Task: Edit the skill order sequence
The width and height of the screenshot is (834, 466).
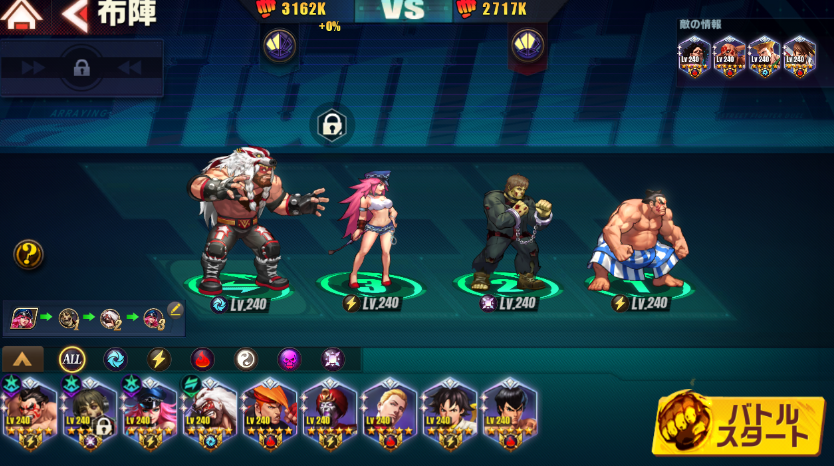Action: coord(175,310)
